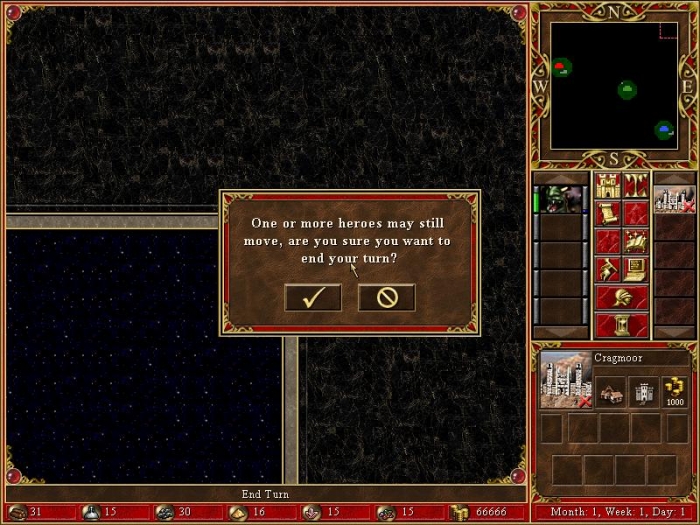Cancel the end turn prompt
This screenshot has width=700, height=525.
pyautogui.click(x=386, y=297)
